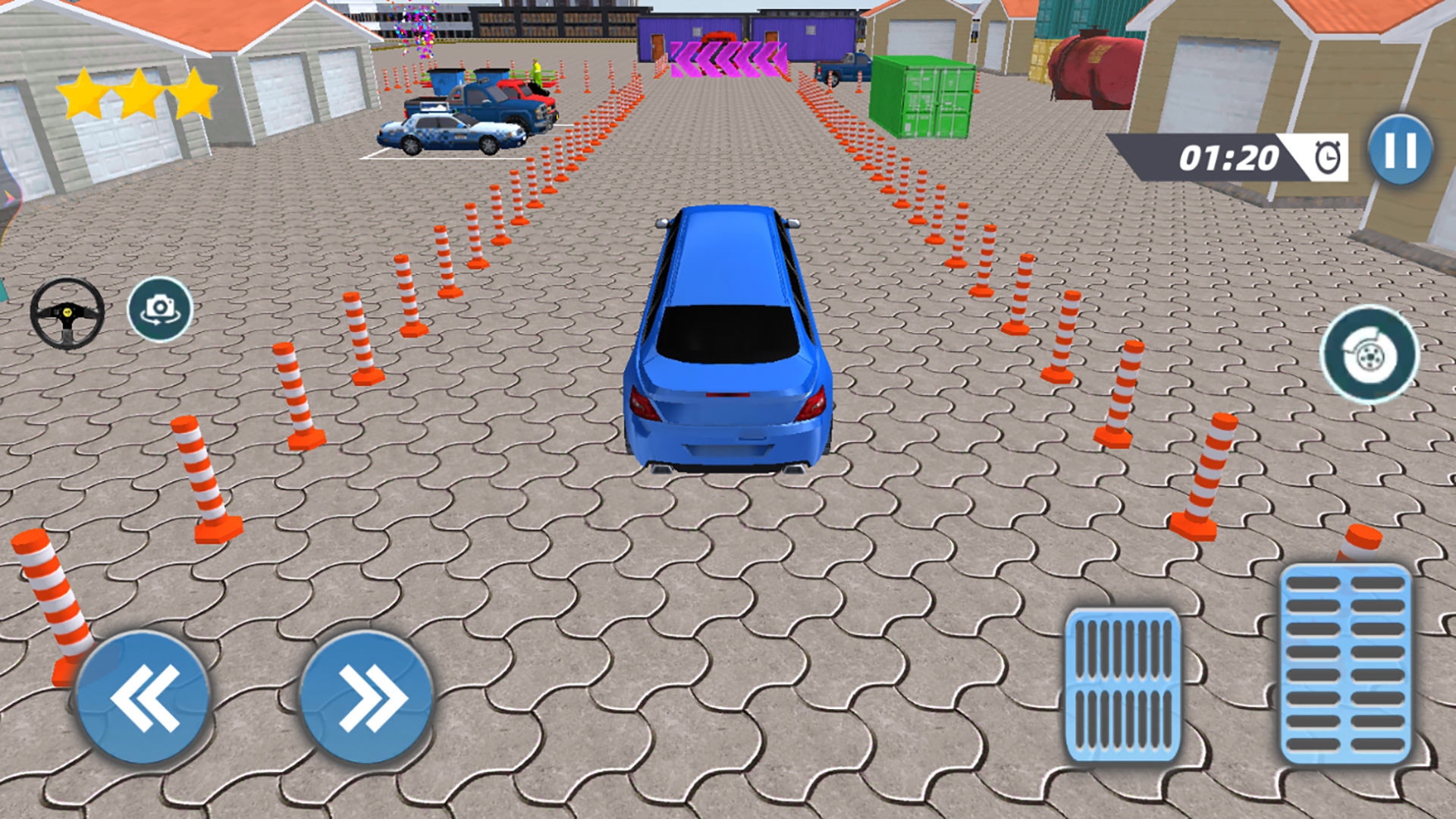Engage the handbrake disc button
Image resolution: width=1456 pixels, height=819 pixels.
(1369, 354)
